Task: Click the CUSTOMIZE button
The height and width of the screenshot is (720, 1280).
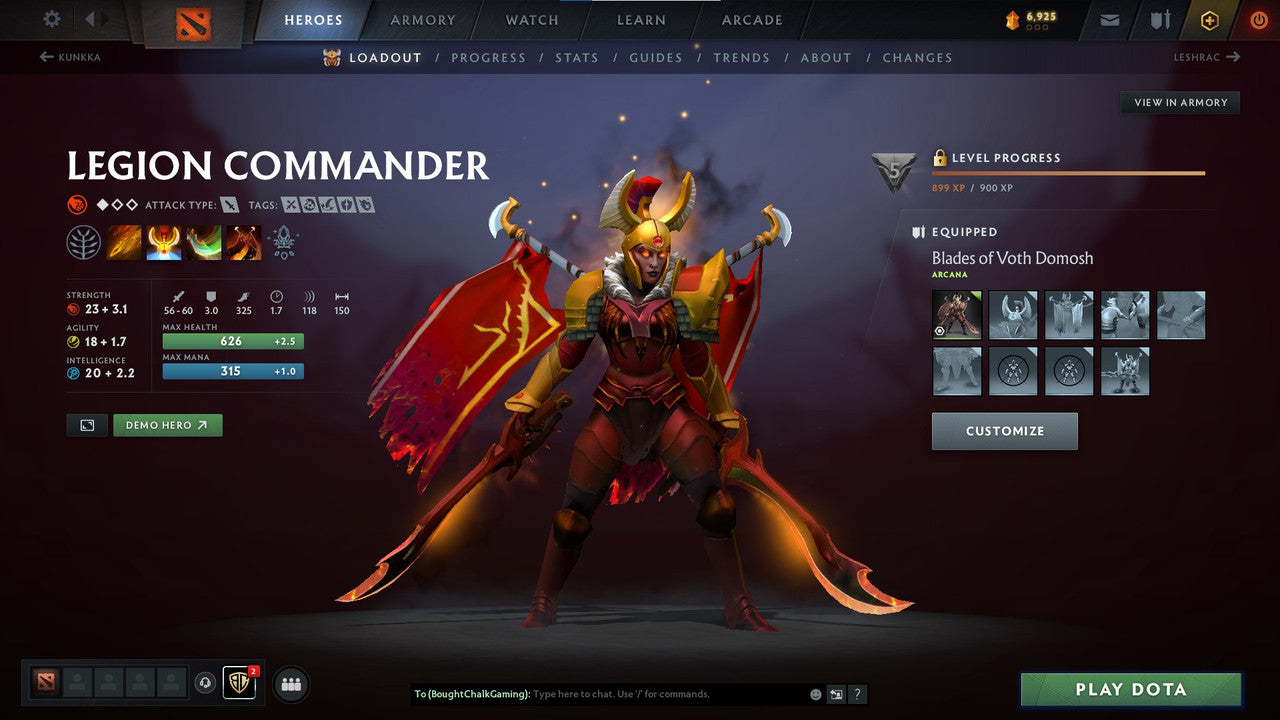Action: point(1004,430)
